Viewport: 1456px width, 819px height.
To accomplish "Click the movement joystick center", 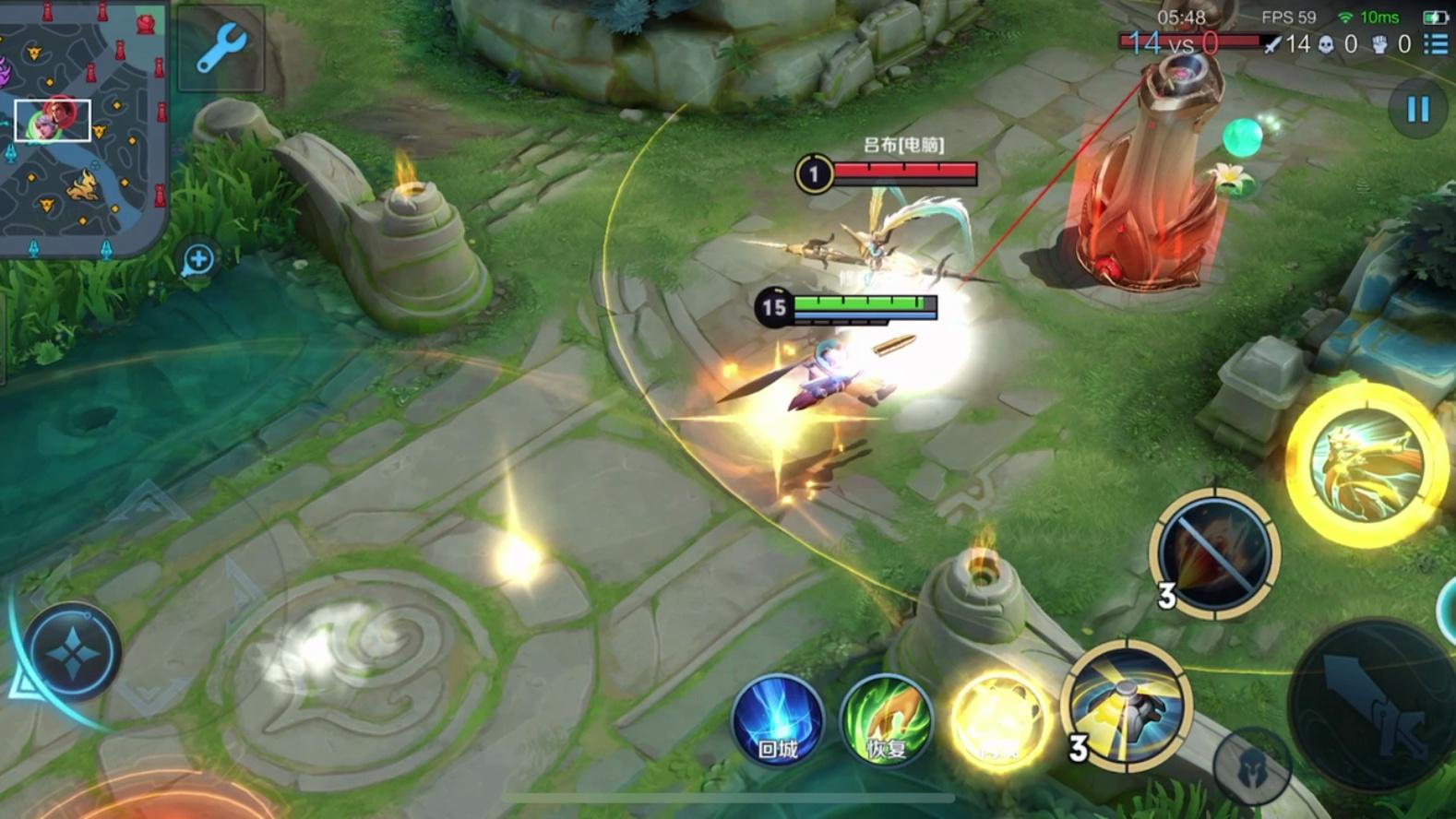I will point(72,653).
